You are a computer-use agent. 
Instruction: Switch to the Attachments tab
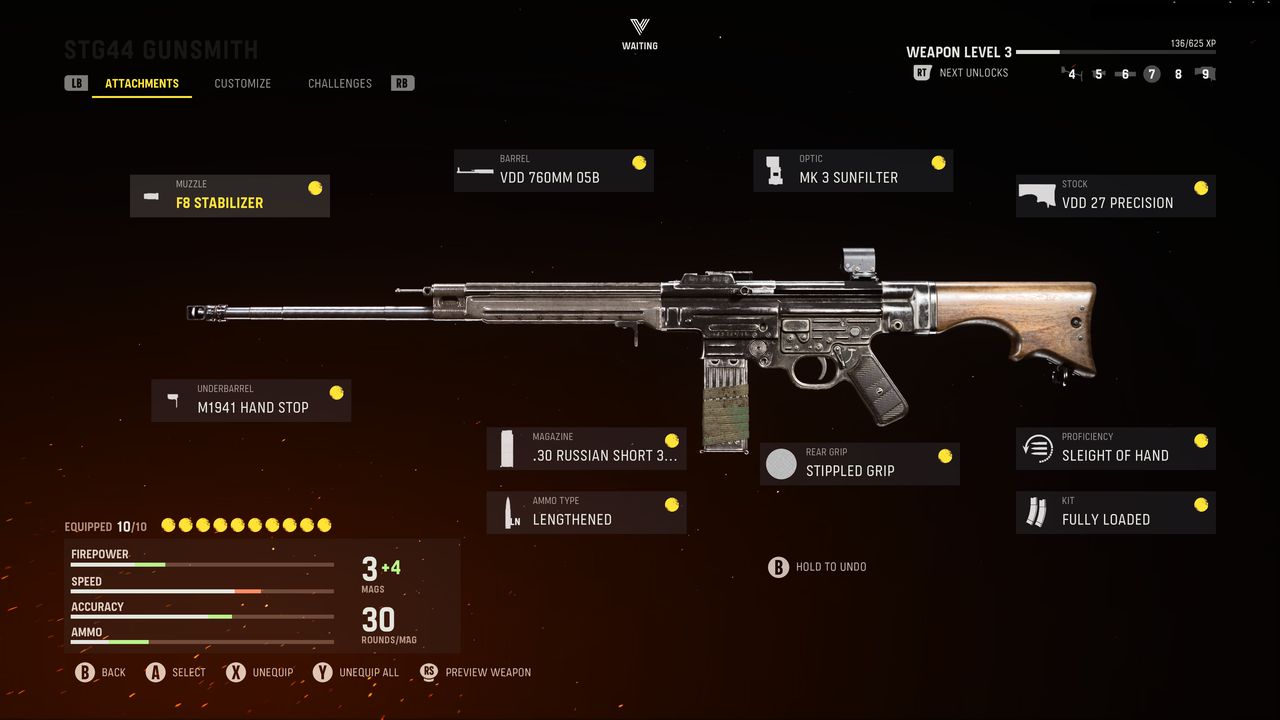click(142, 84)
